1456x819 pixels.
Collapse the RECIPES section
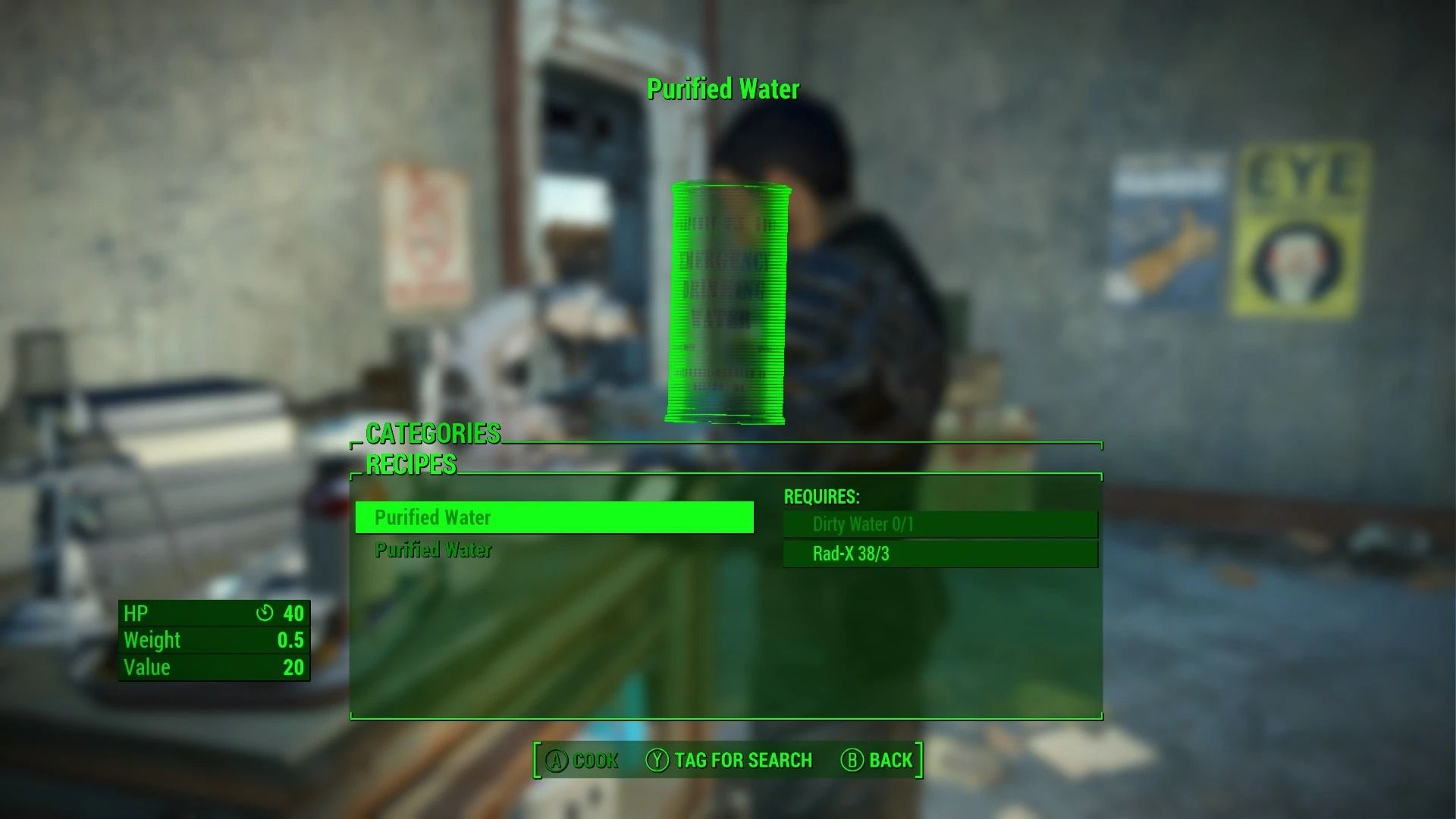(x=413, y=463)
